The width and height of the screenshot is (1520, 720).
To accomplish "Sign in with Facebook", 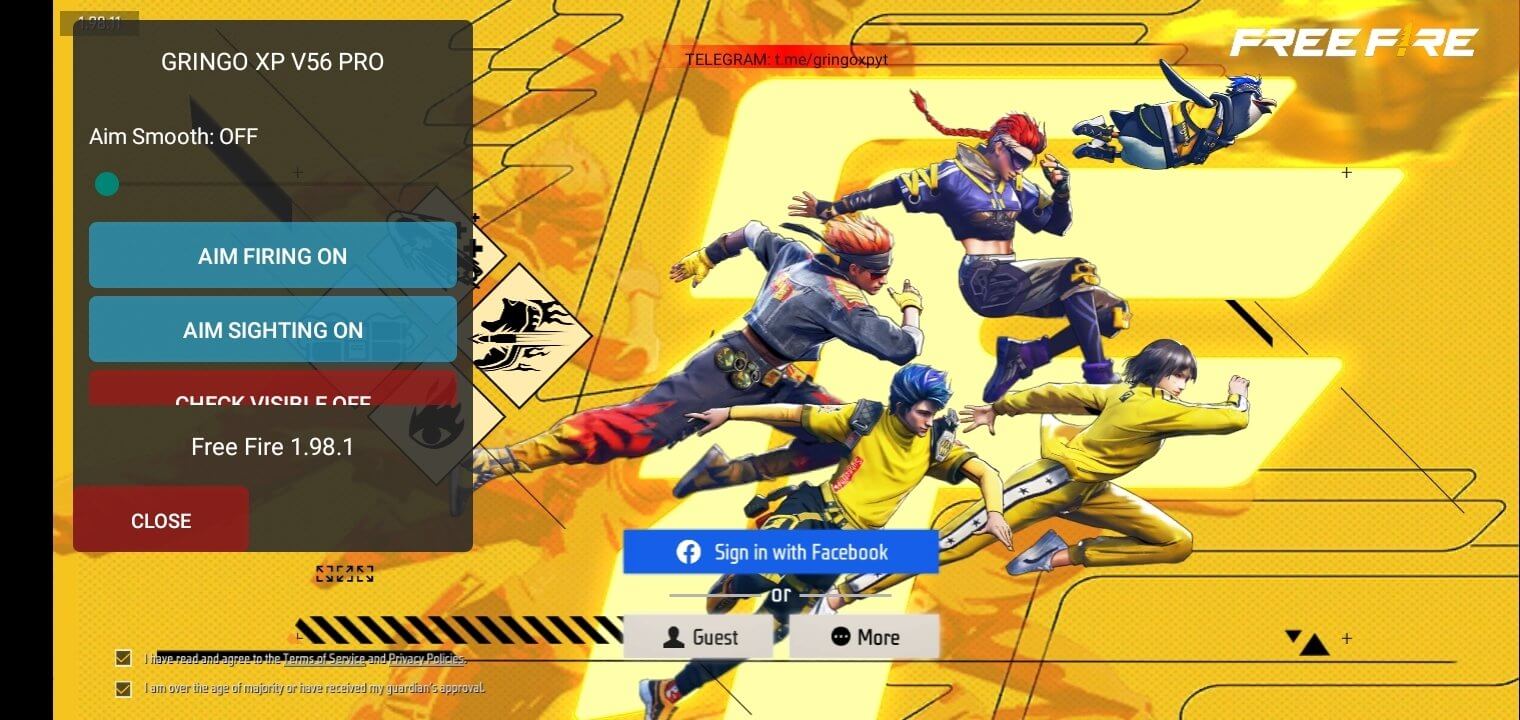I will [780, 551].
